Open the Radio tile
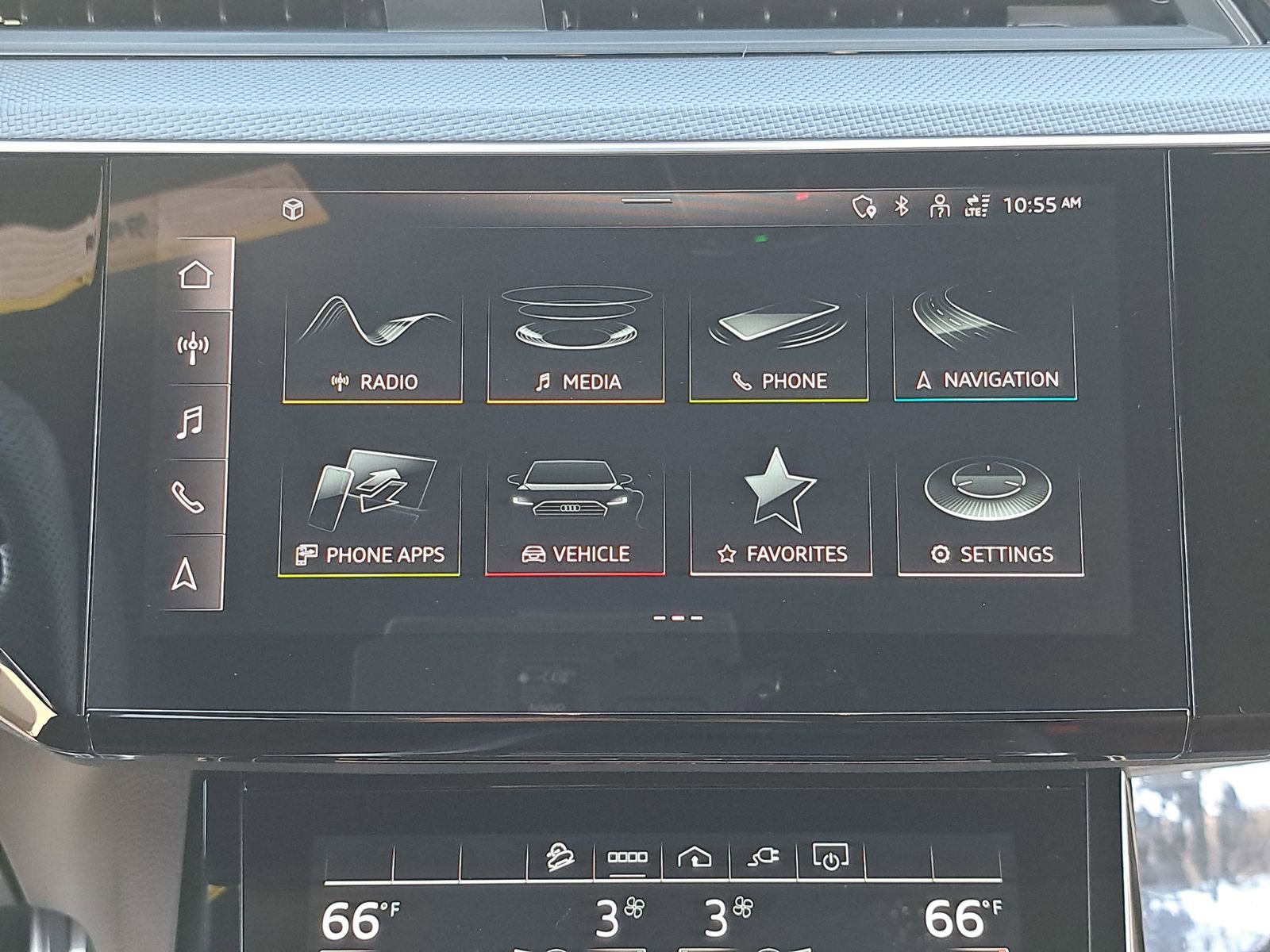 pos(373,347)
